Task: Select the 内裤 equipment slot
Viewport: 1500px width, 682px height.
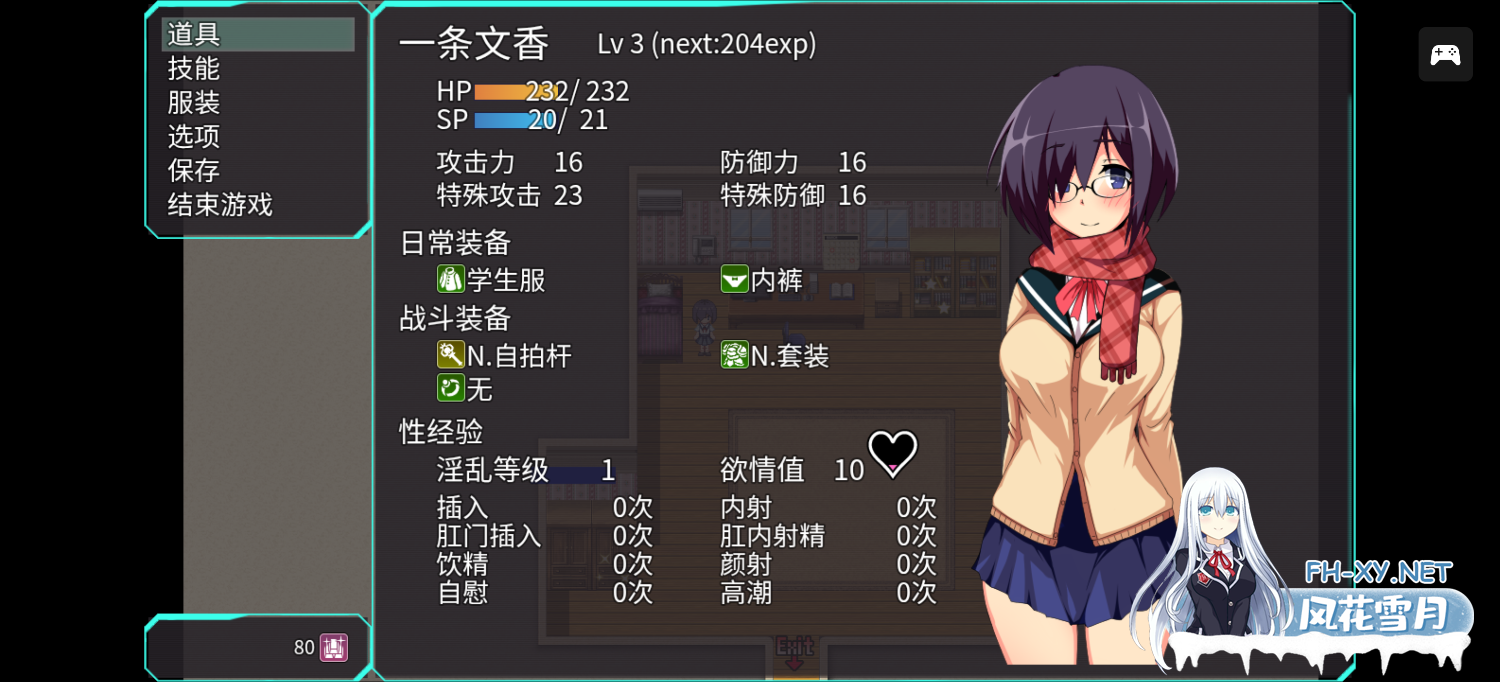Action: click(762, 280)
